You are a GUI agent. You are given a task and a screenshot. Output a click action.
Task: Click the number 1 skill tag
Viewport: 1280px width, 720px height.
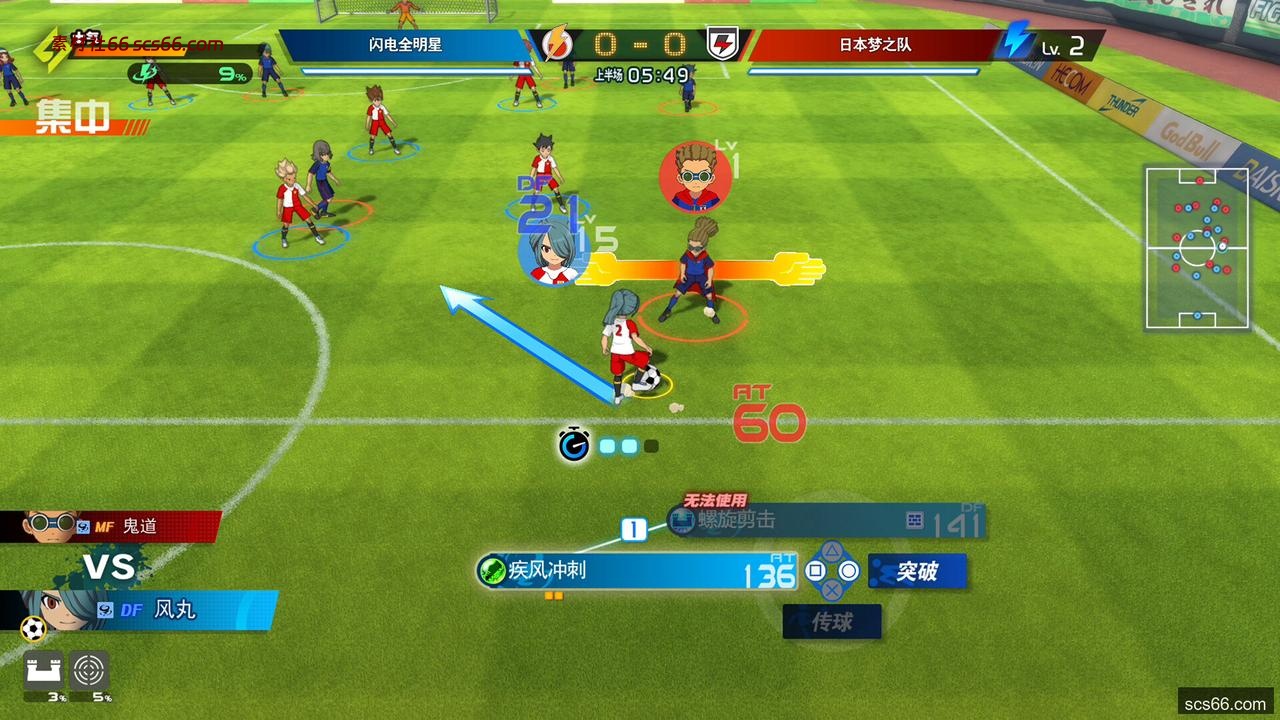pyautogui.click(x=634, y=529)
